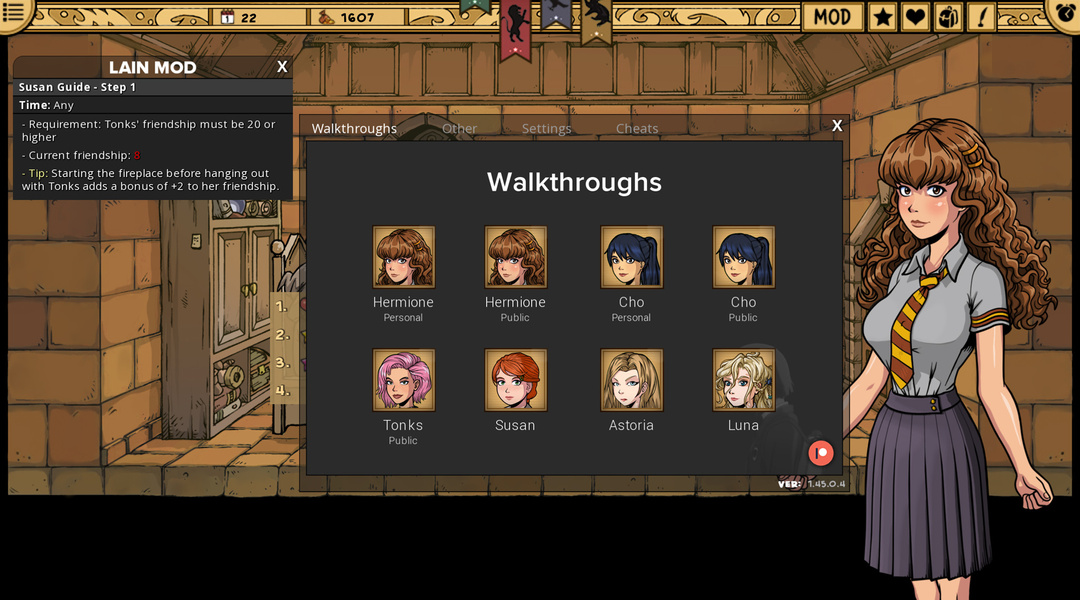Choose the Tonks Public walkthrough
This screenshot has height=600, width=1080.
tap(403, 380)
